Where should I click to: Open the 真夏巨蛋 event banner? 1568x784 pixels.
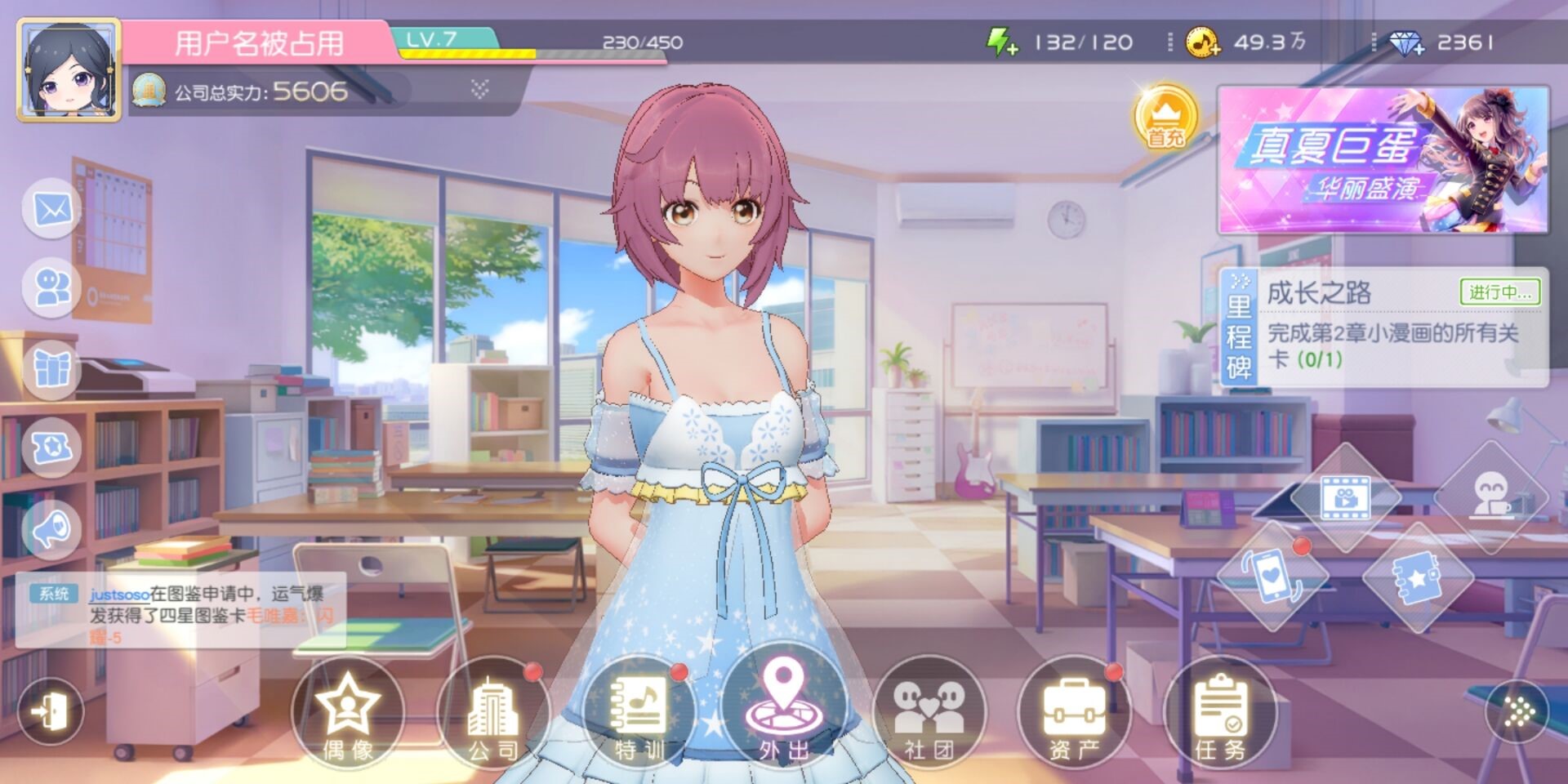[1383, 161]
